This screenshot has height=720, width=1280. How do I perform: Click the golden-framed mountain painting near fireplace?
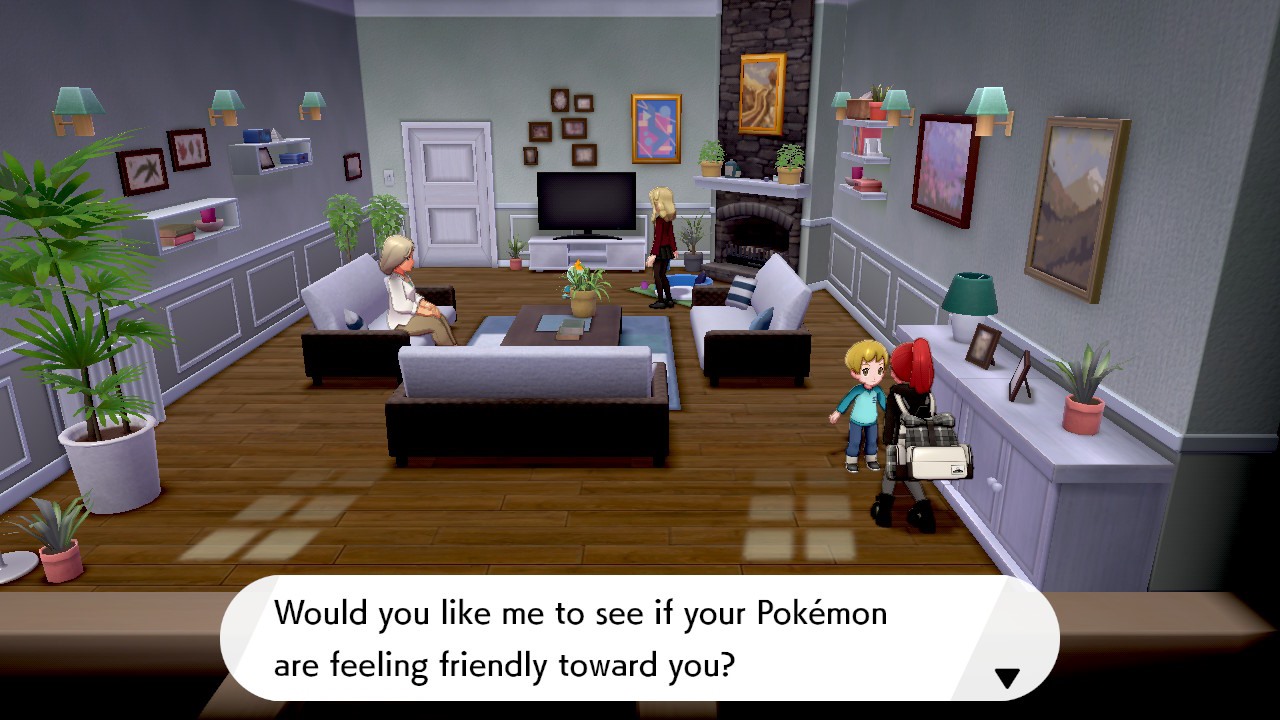760,95
